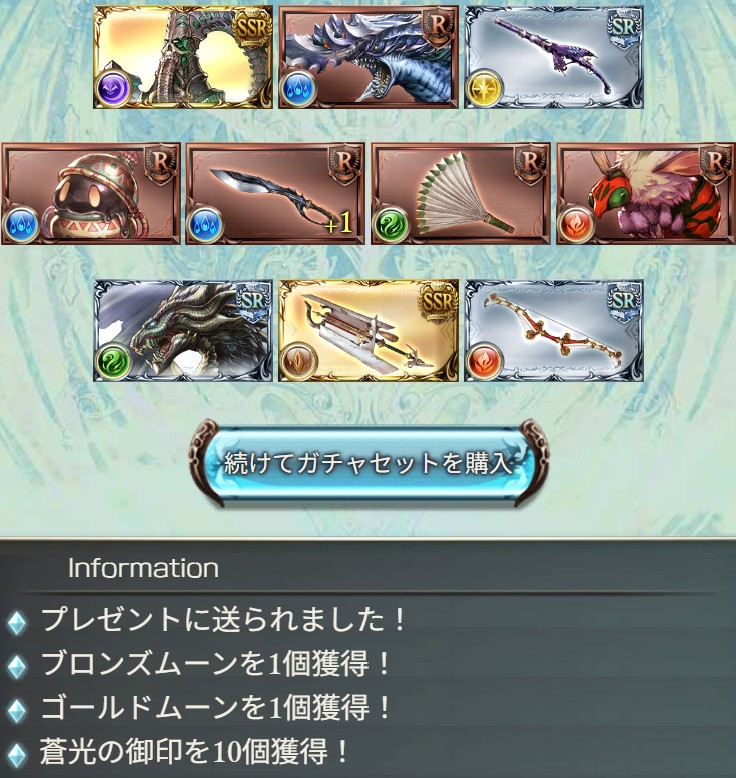Select the SSR dark tower summon card

[x=183, y=58]
